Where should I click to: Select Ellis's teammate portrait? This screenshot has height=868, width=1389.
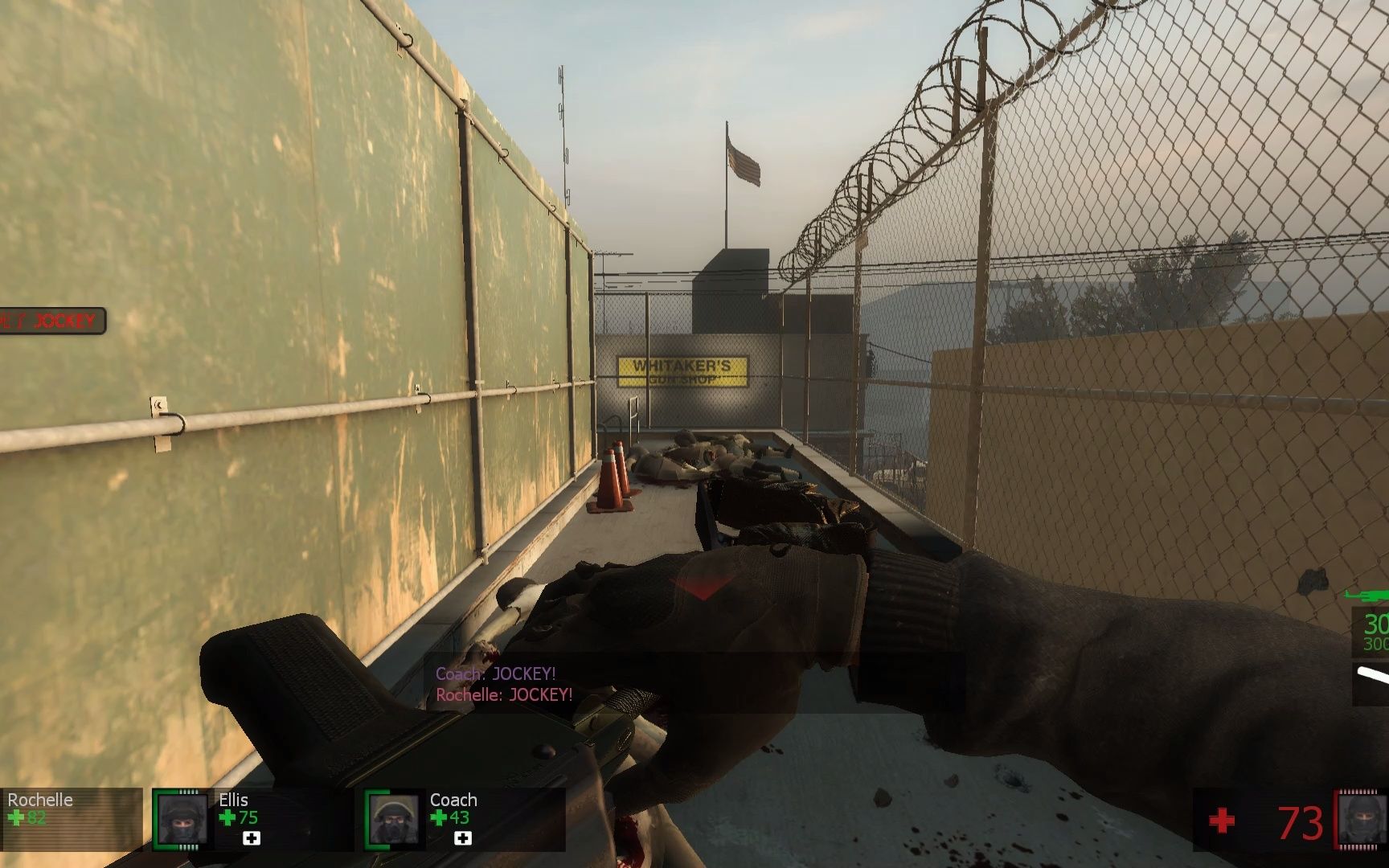[182, 819]
